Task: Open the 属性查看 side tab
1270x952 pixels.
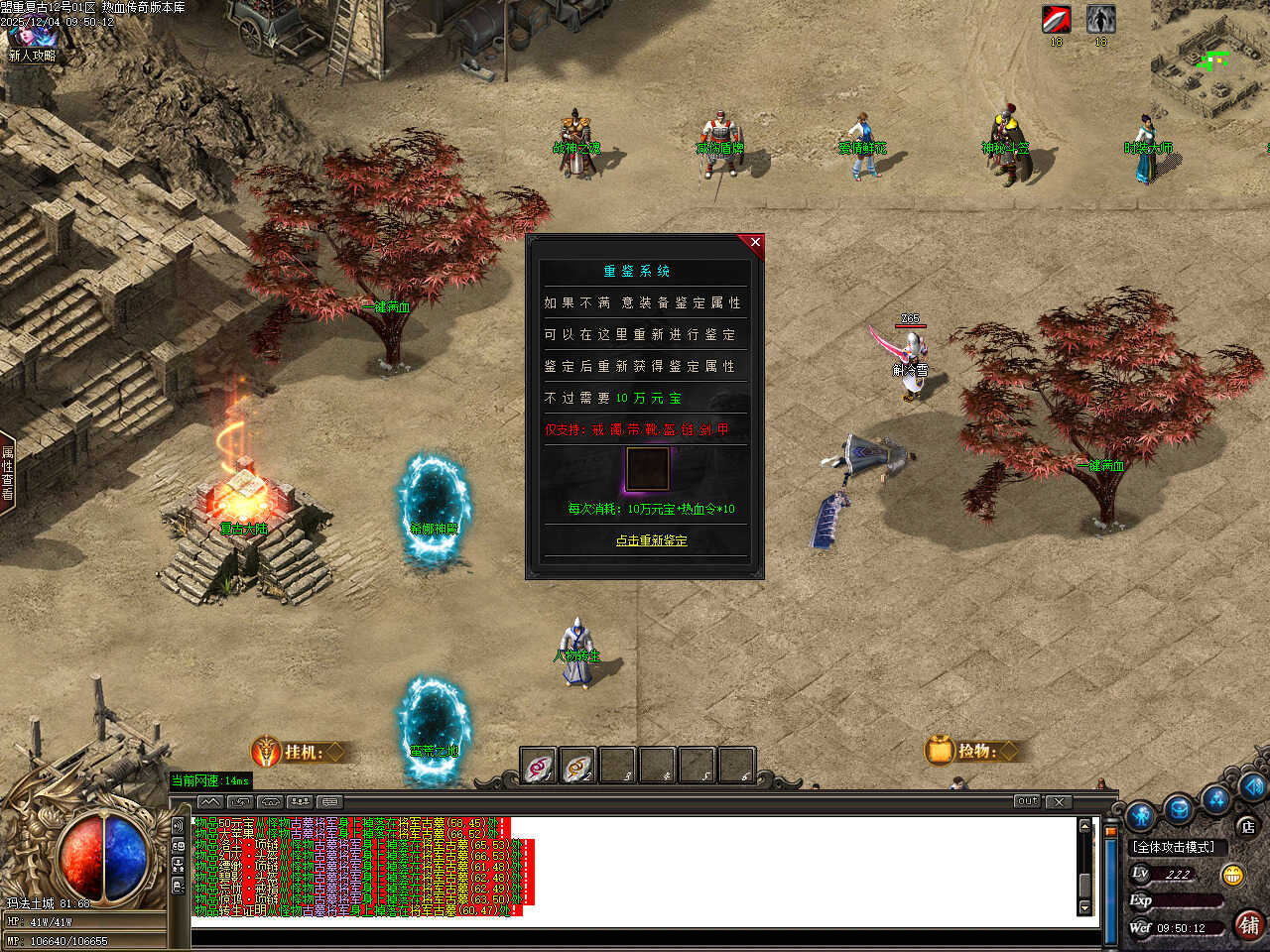Action: click(8, 473)
